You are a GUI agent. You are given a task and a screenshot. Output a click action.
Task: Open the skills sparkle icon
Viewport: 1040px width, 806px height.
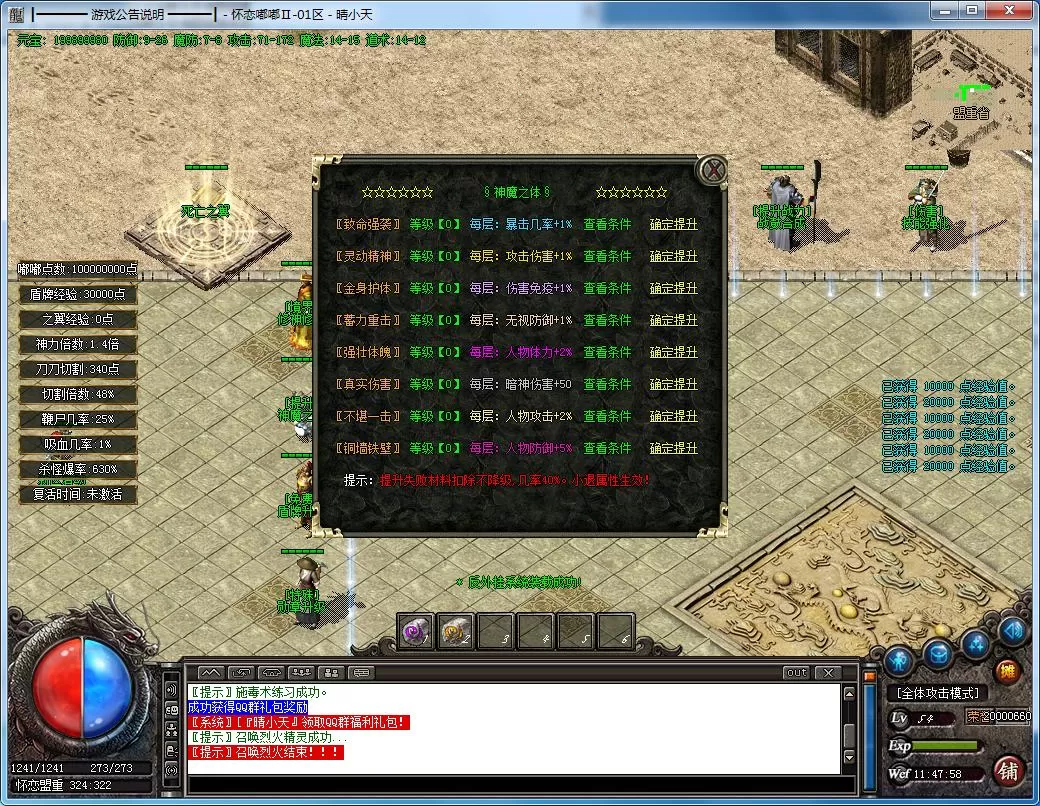pyautogui.click(x=976, y=645)
